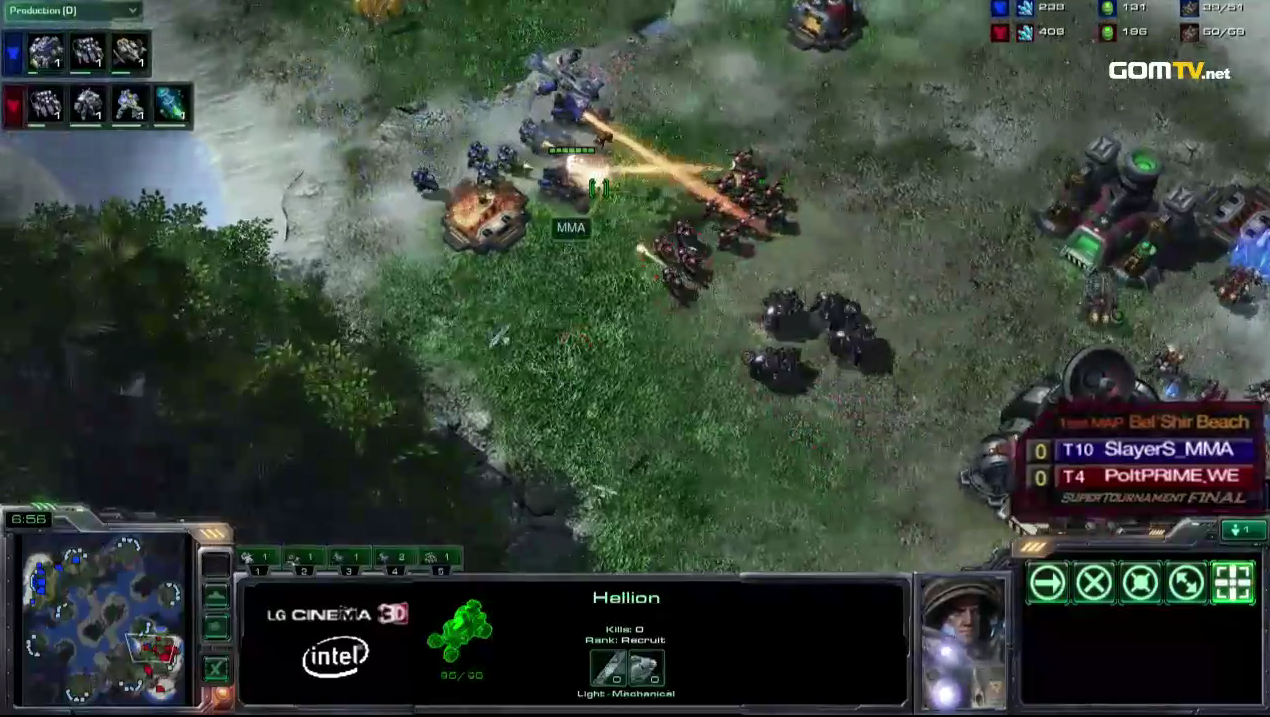This screenshot has width=1270, height=717.
Task: Select control group 2 tab
Action: (303, 558)
